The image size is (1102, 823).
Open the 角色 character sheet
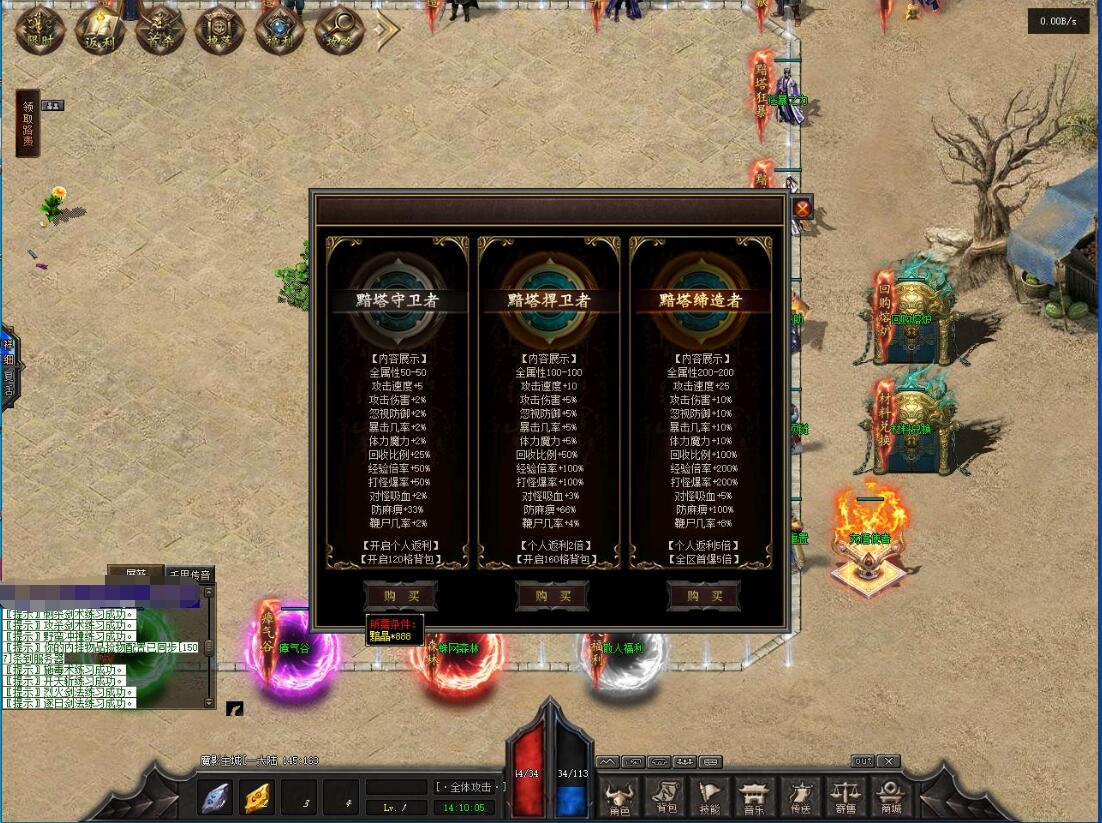coord(620,797)
